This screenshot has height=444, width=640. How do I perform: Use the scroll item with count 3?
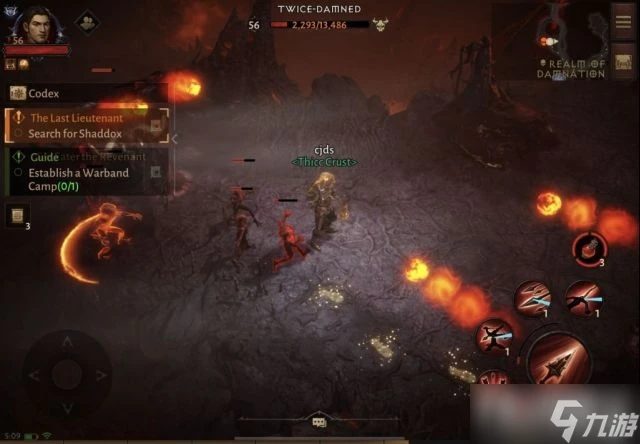coord(17,214)
